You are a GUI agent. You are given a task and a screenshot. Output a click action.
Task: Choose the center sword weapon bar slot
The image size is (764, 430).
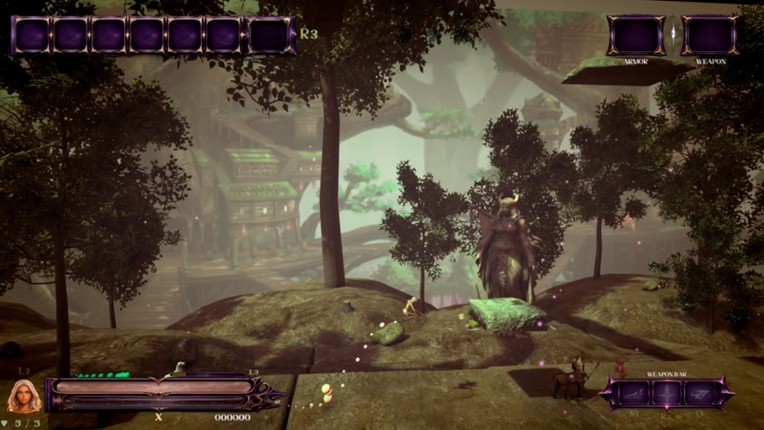666,393
